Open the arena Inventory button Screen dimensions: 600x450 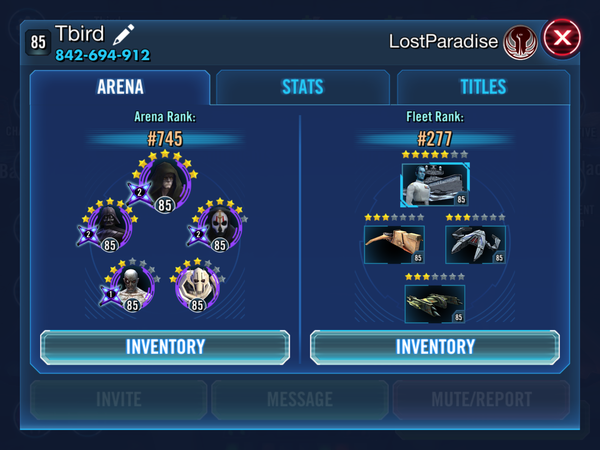[165, 347]
